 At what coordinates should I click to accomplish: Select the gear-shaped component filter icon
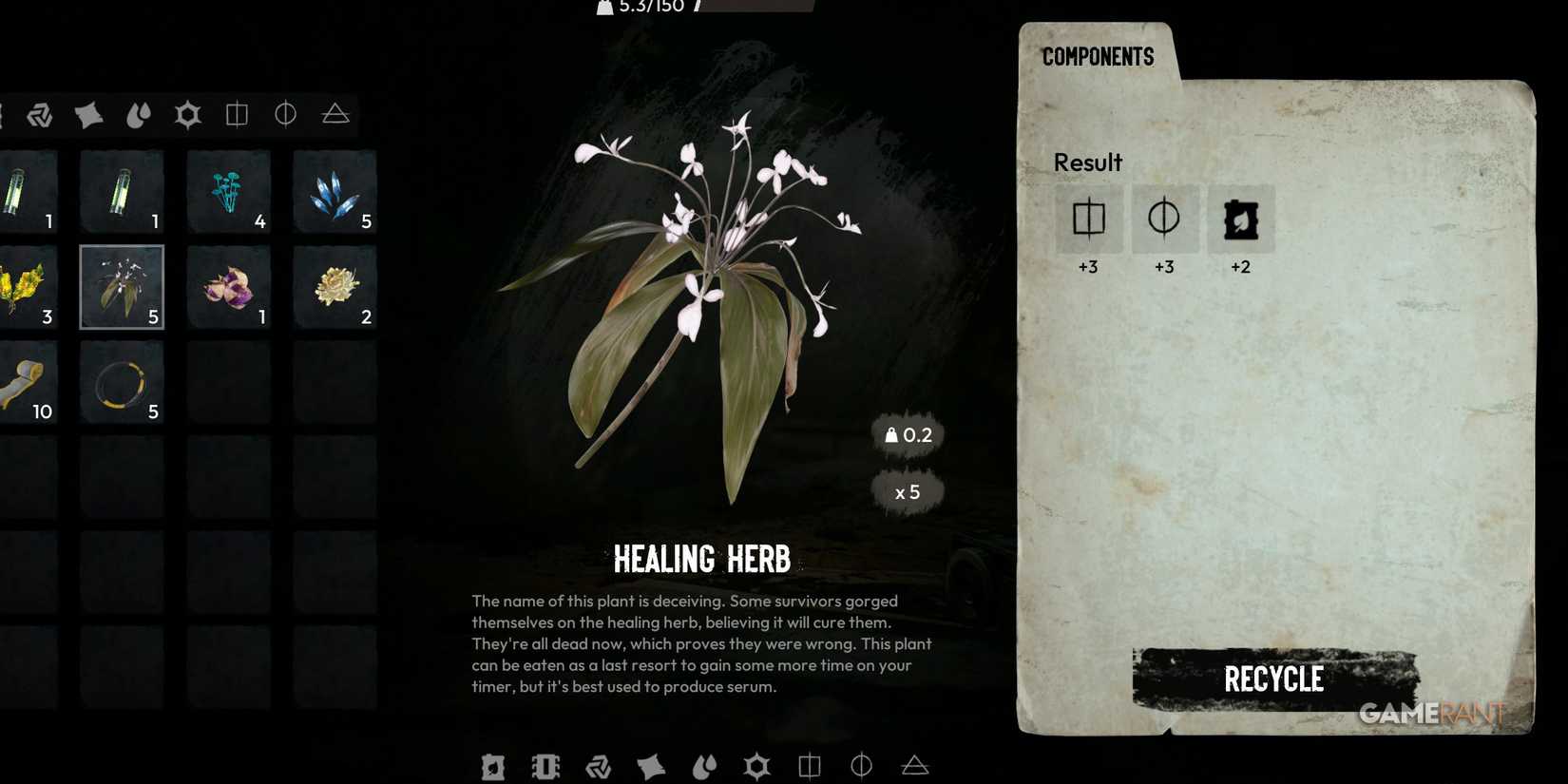click(187, 114)
